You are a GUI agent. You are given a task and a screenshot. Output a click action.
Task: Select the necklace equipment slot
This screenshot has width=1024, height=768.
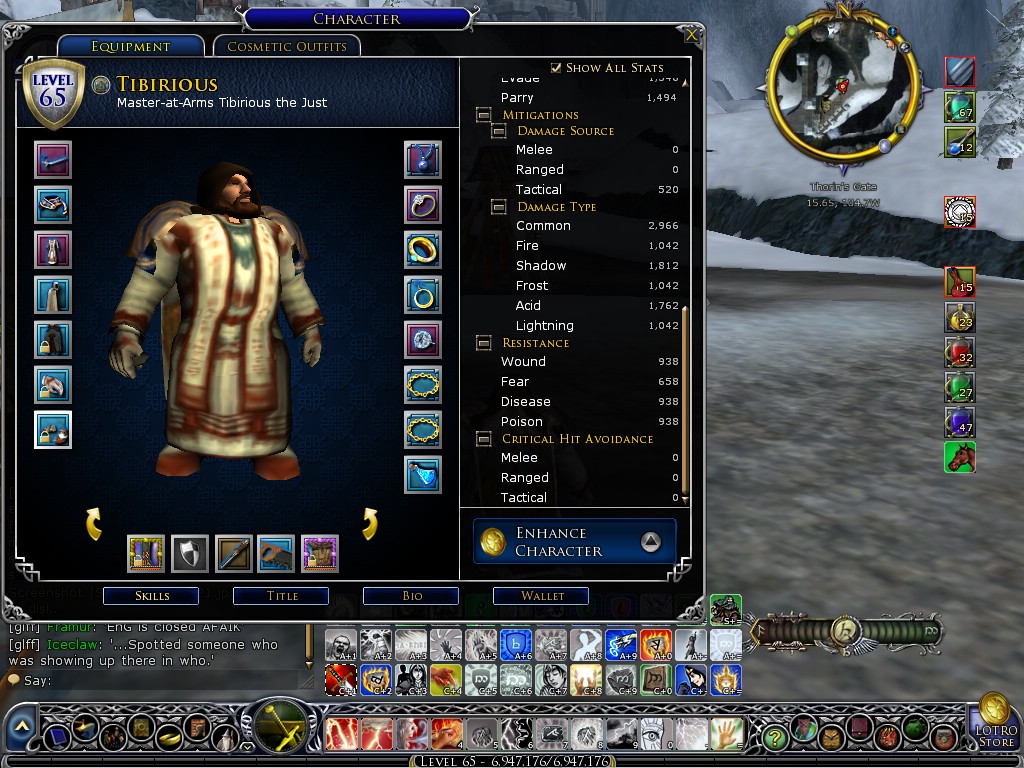(423, 160)
